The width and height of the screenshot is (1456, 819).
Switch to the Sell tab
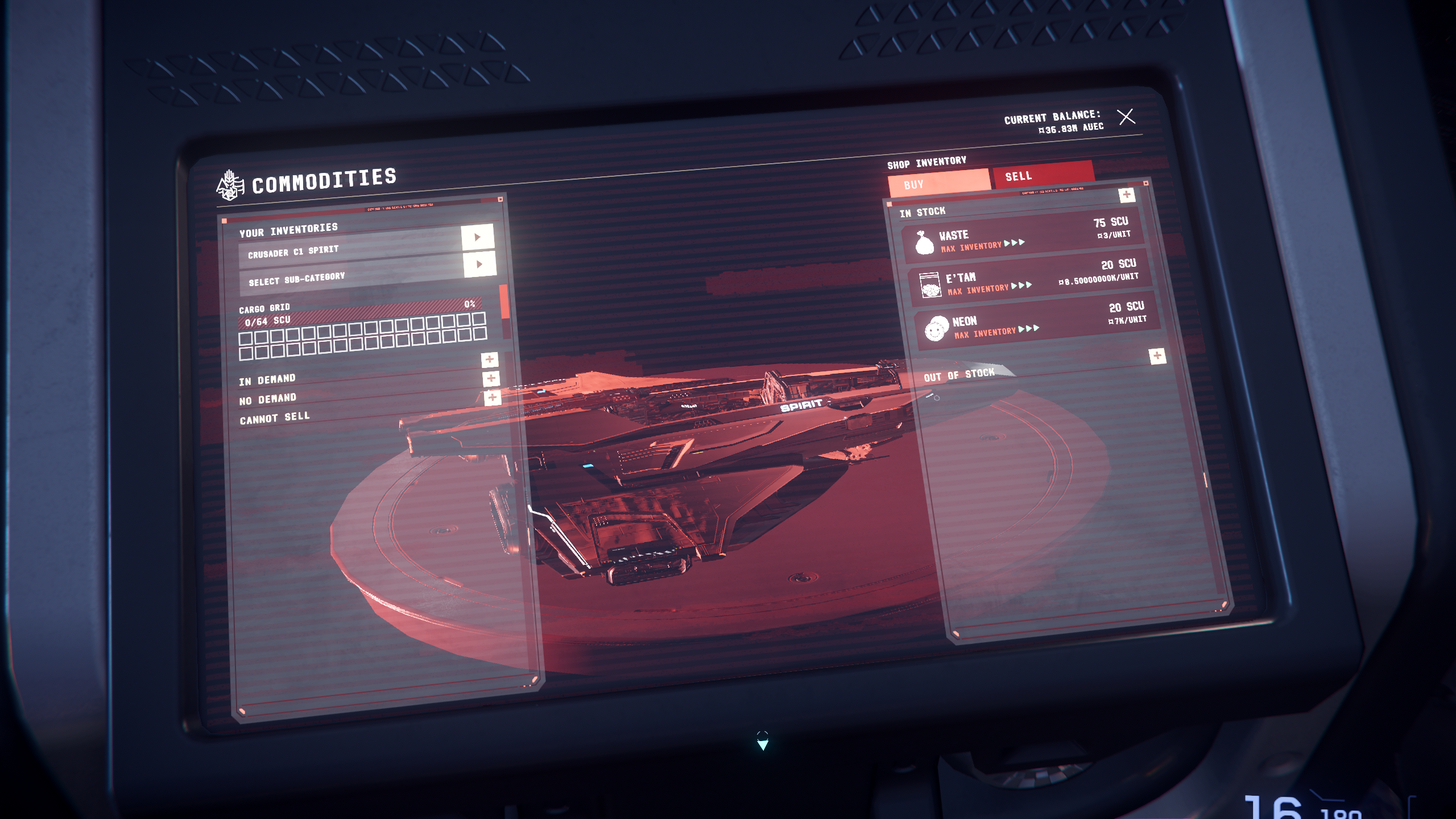point(1042,174)
